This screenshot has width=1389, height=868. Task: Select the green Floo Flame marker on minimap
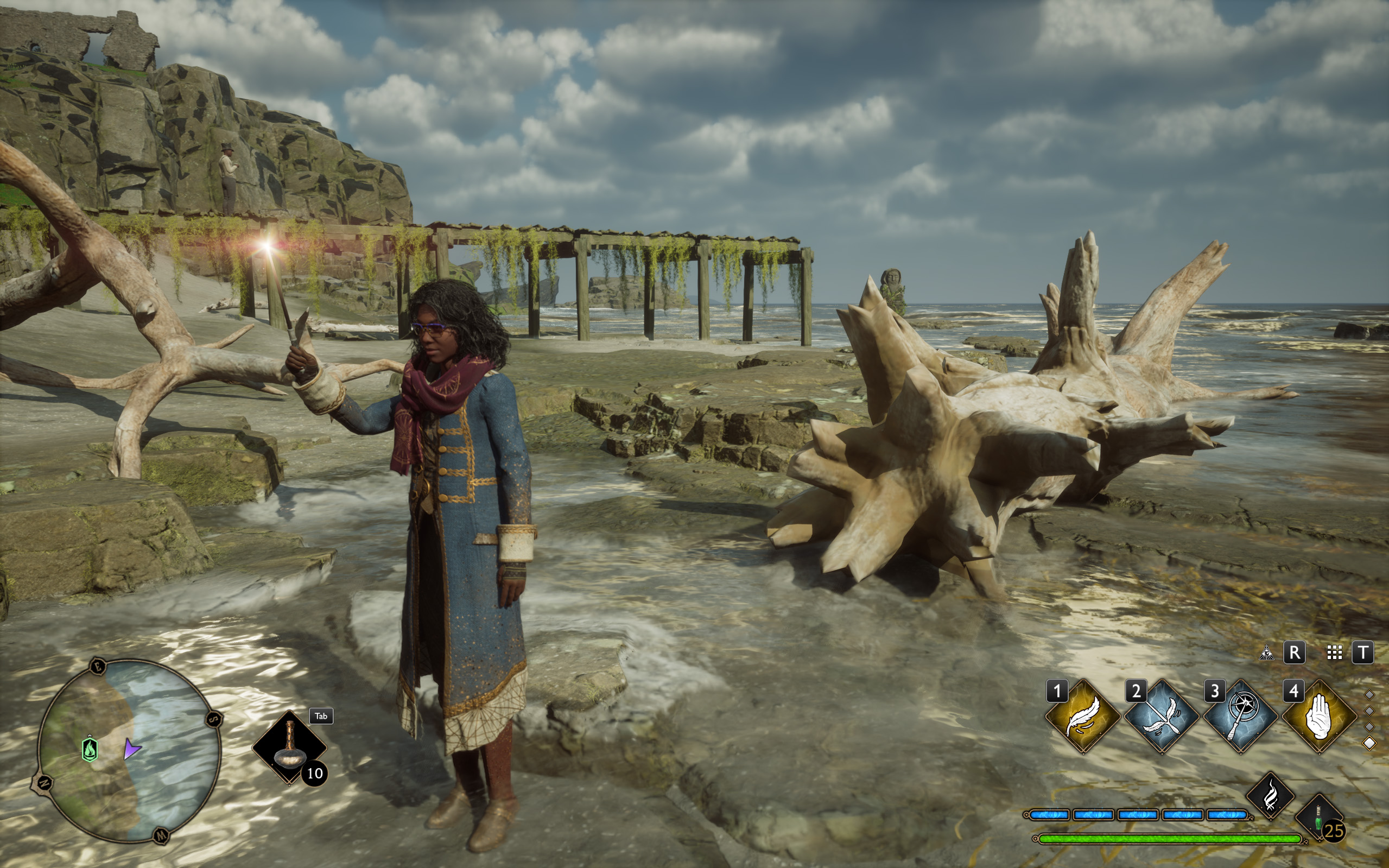click(90, 749)
